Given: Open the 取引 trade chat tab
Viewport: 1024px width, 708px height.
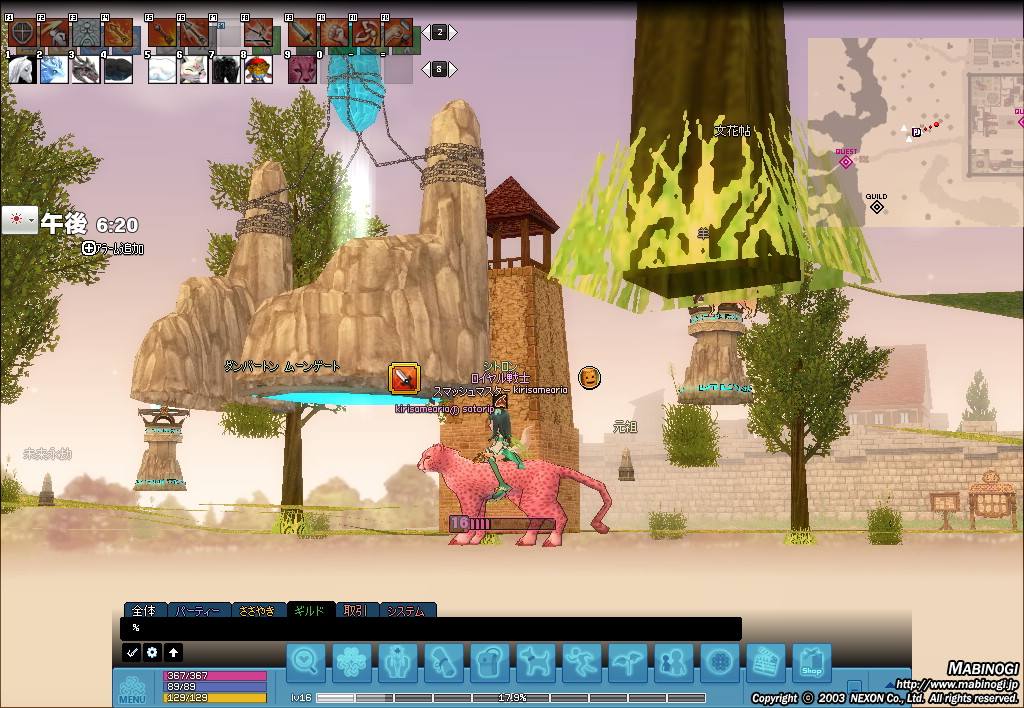Looking at the screenshot, I should [x=356, y=610].
